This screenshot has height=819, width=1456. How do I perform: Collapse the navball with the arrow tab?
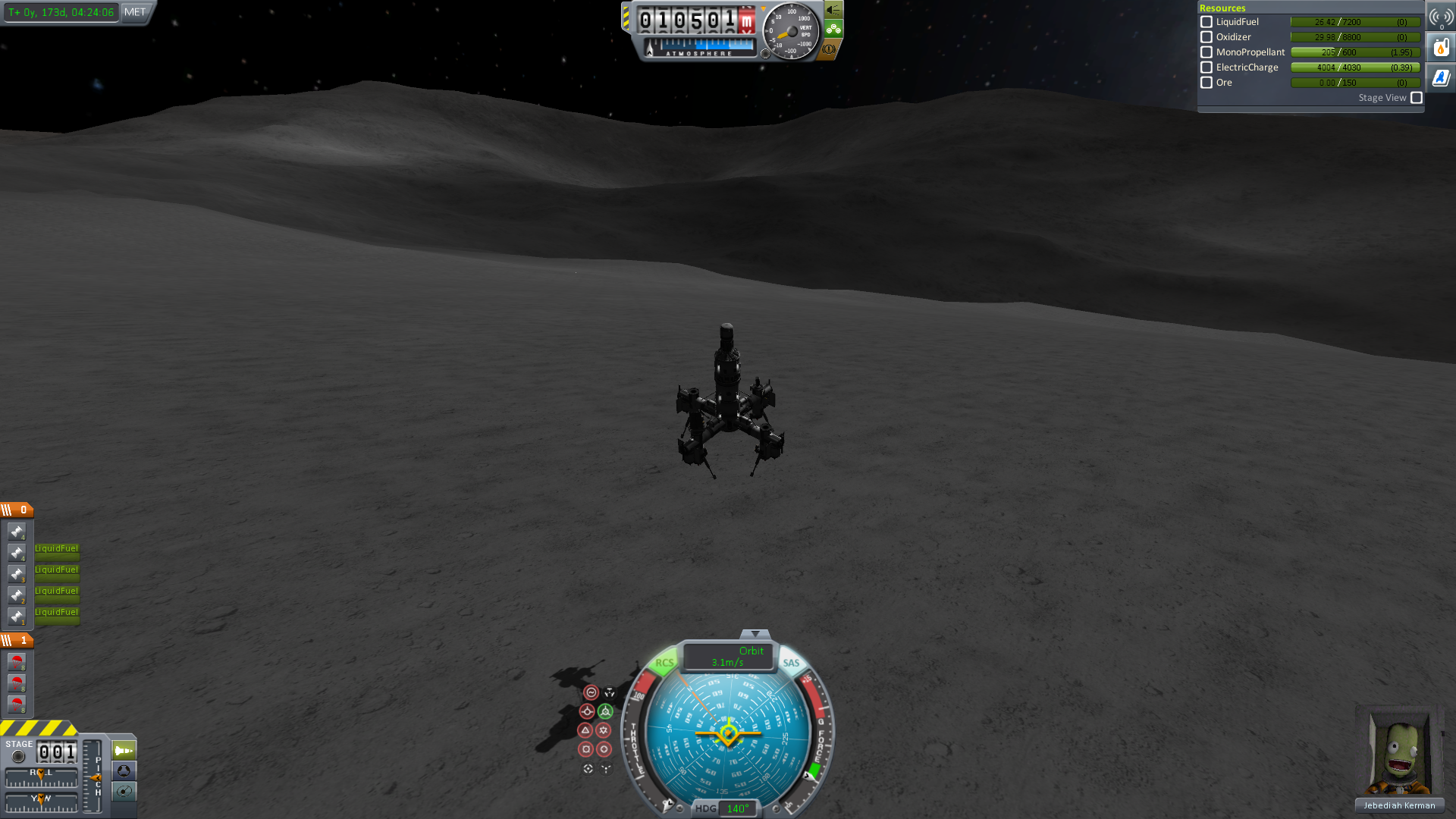pyautogui.click(x=755, y=634)
